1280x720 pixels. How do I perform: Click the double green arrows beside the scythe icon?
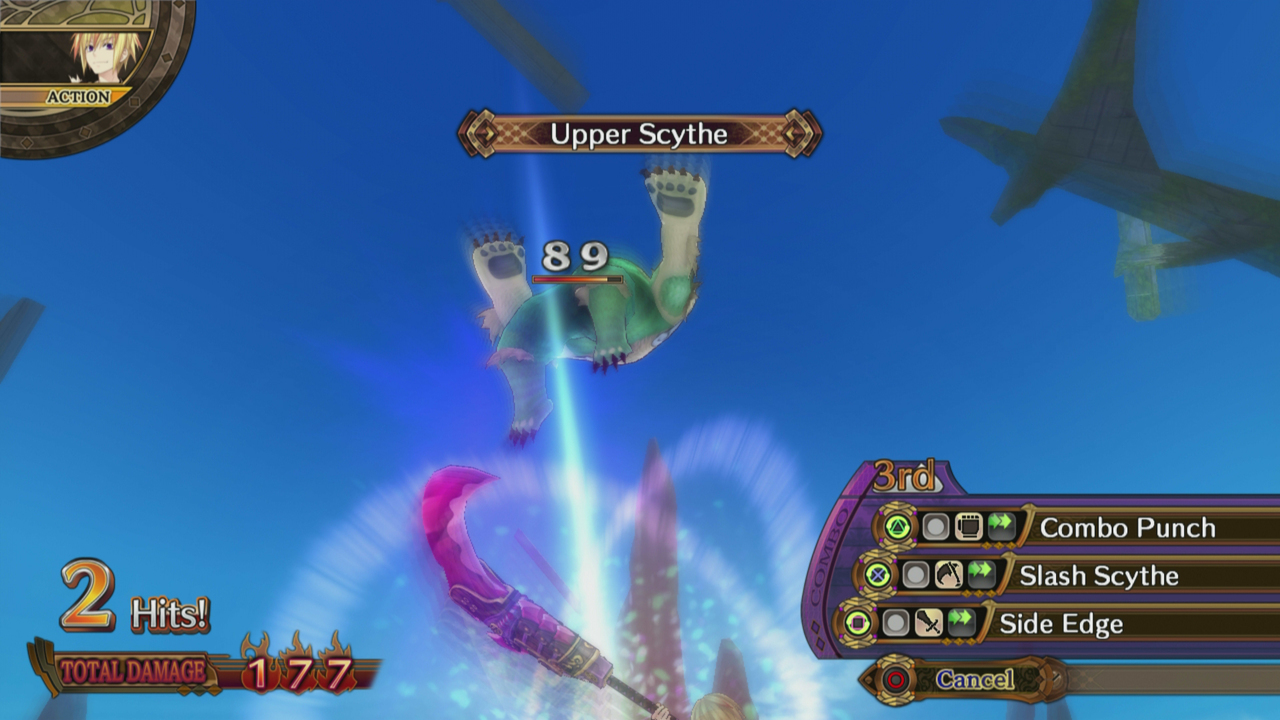click(x=979, y=574)
